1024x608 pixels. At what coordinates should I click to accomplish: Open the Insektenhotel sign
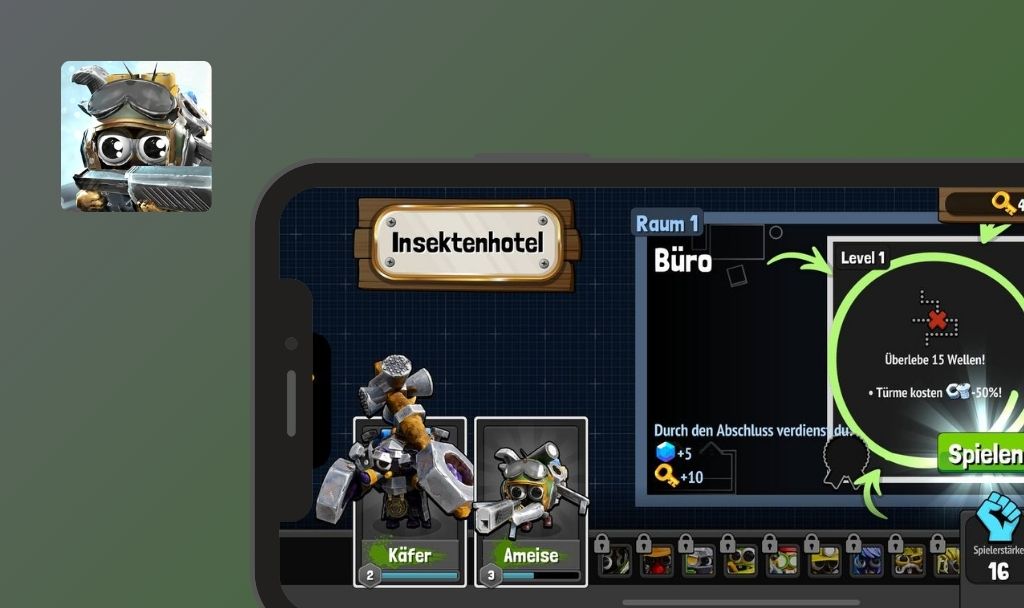point(467,243)
